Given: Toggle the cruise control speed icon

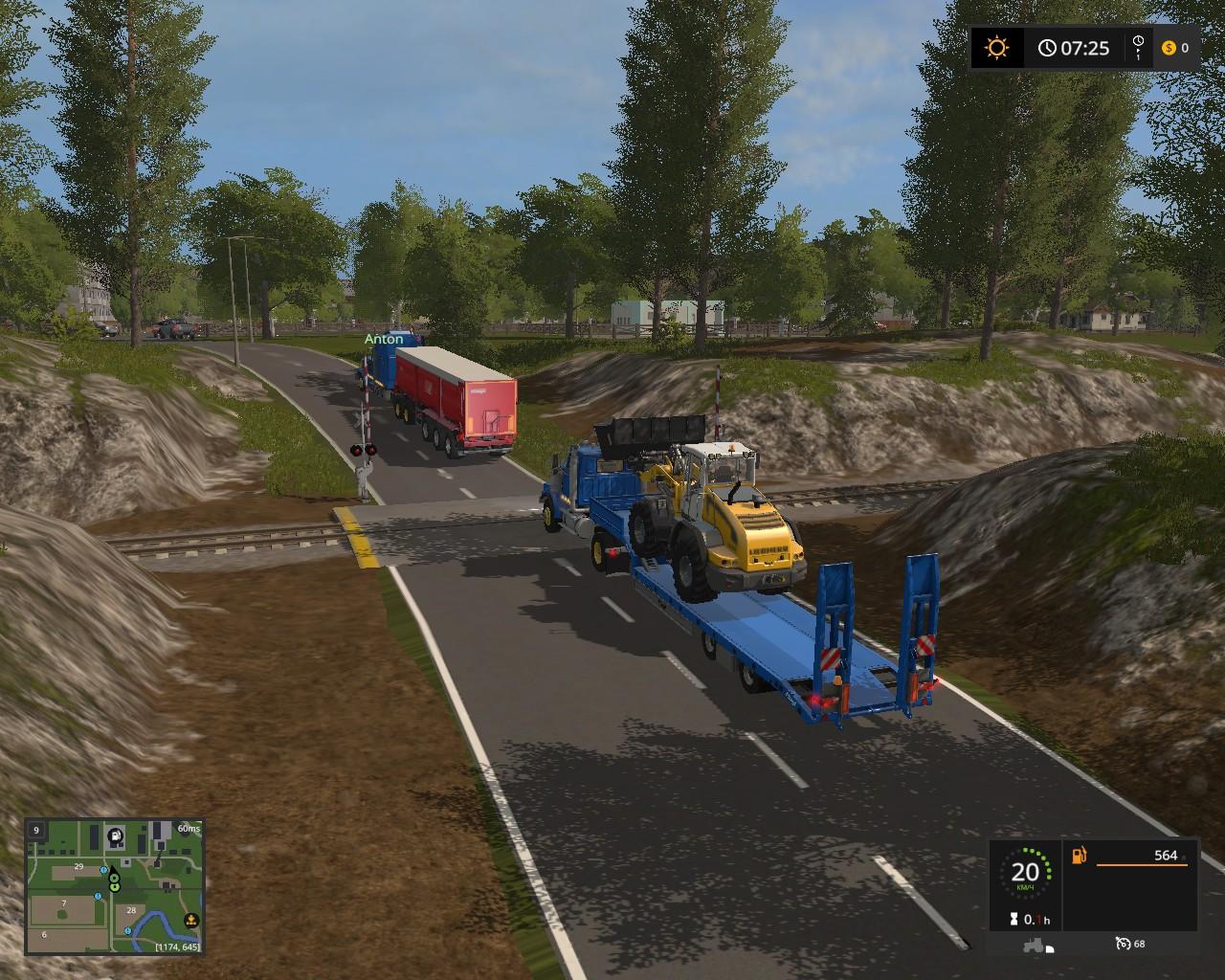Looking at the screenshot, I should 1124,944.
